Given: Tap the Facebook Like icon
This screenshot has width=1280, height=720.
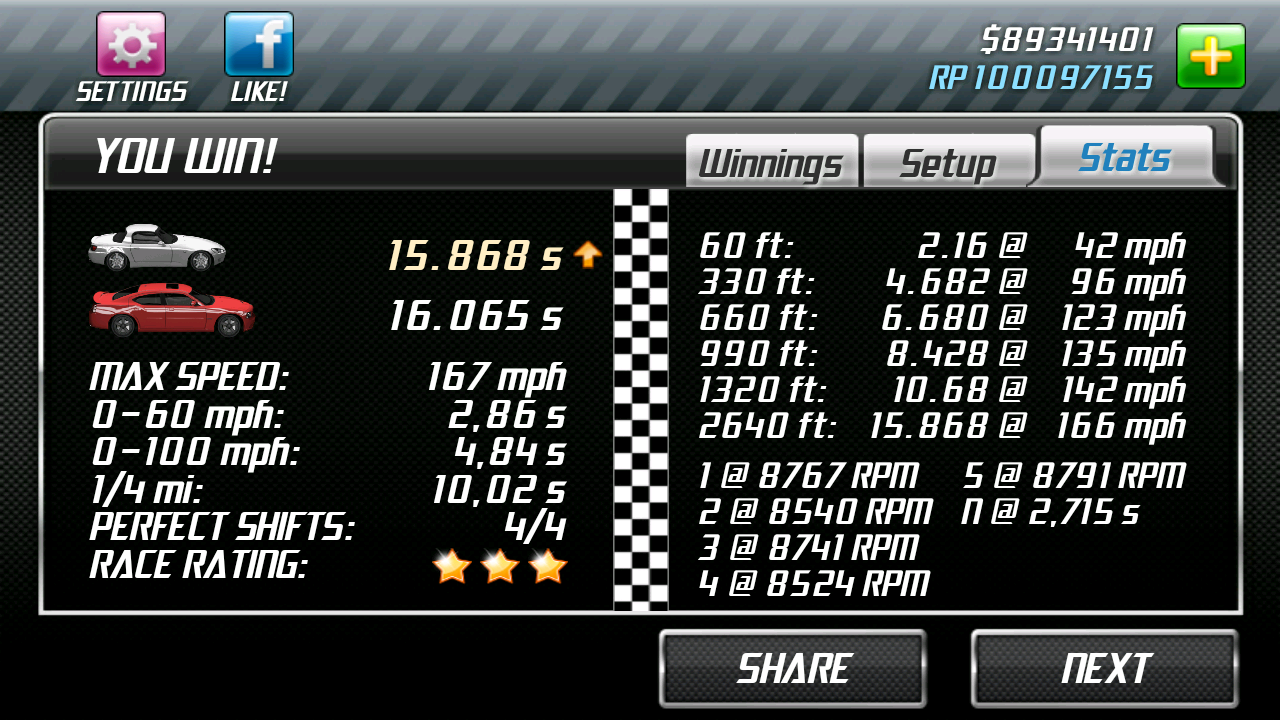Looking at the screenshot, I should coord(257,45).
